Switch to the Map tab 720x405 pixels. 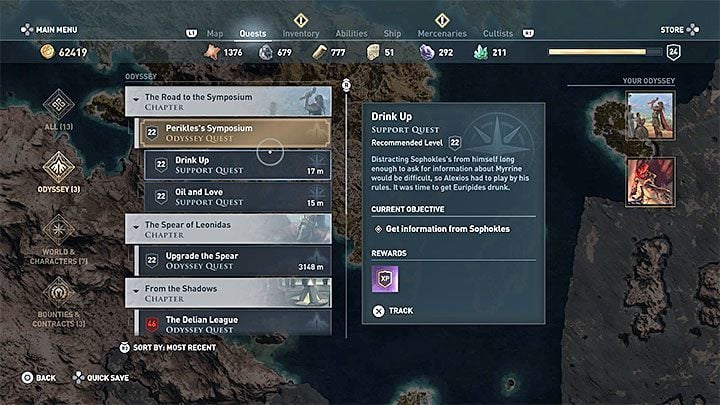[x=215, y=33]
